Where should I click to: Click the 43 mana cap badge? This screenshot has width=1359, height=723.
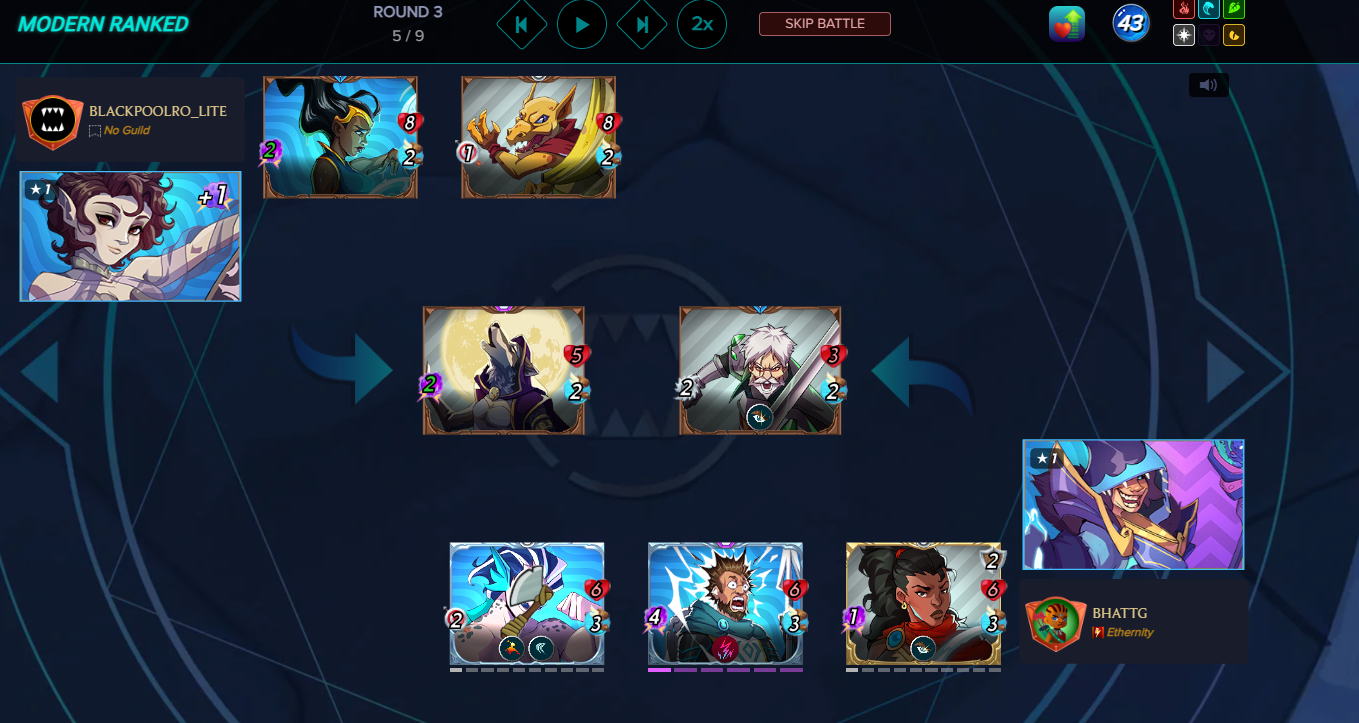(1131, 24)
